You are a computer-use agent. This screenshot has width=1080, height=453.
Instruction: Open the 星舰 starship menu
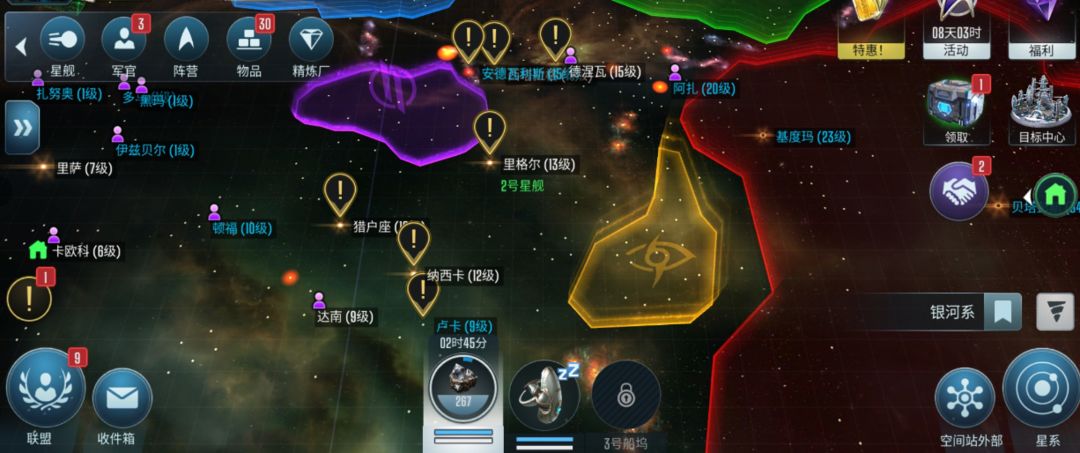coord(62,40)
